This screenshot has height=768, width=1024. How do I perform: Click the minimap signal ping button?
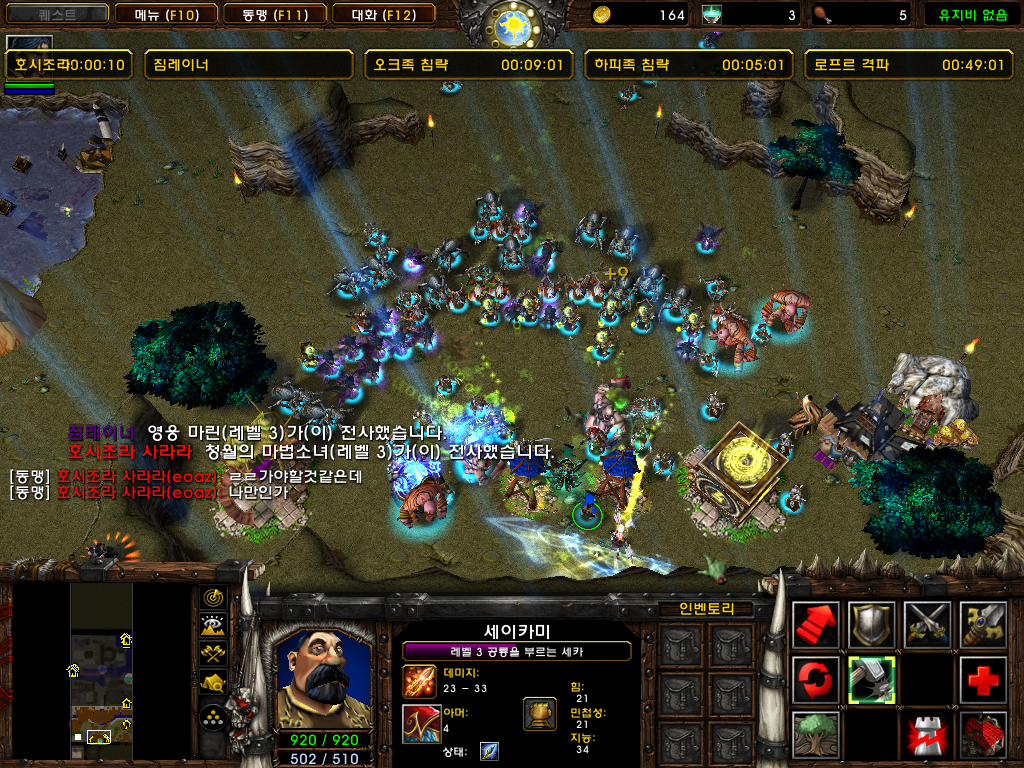point(213,598)
